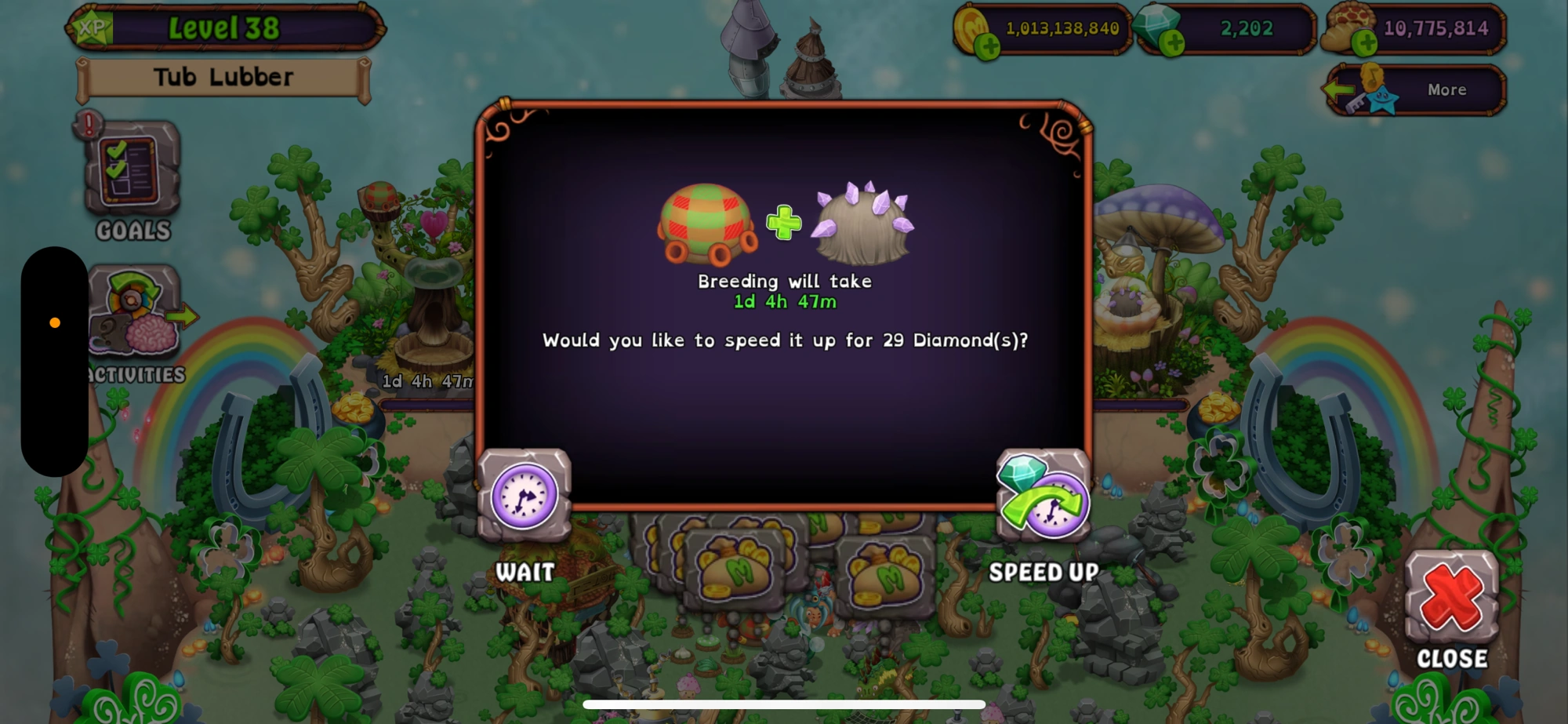Screen dimensions: 1568x724
Task: Tap the 1d 4h 47m breeding timer
Action: tap(783, 301)
